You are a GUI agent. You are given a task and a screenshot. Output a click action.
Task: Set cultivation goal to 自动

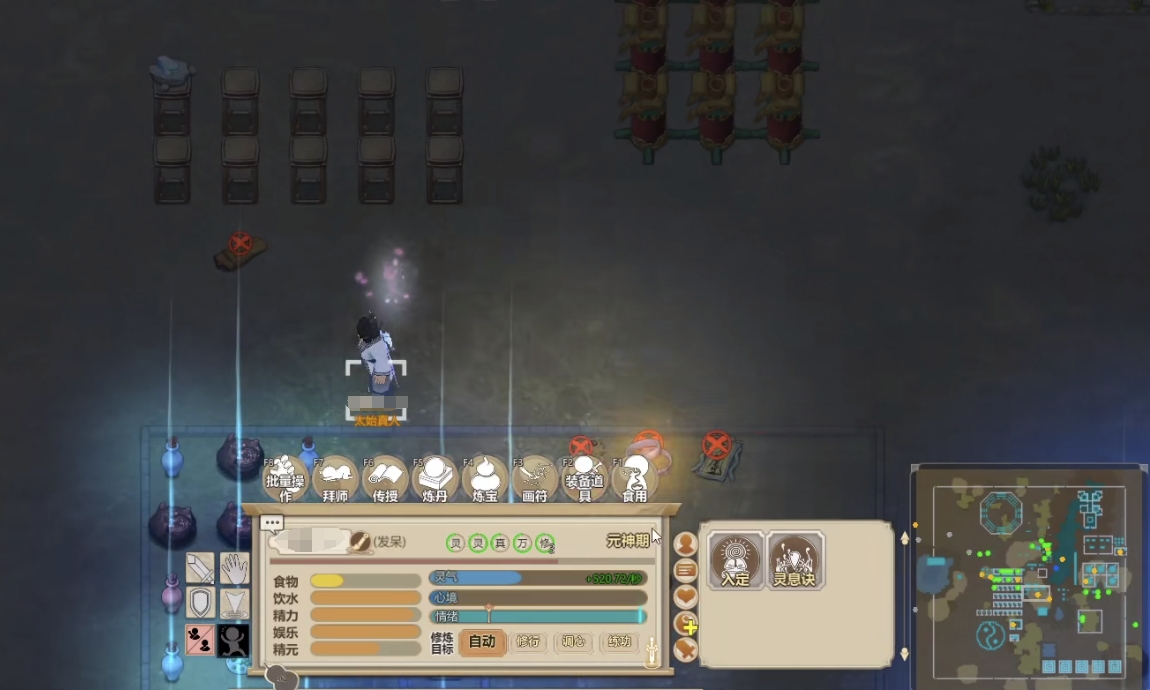(x=482, y=642)
